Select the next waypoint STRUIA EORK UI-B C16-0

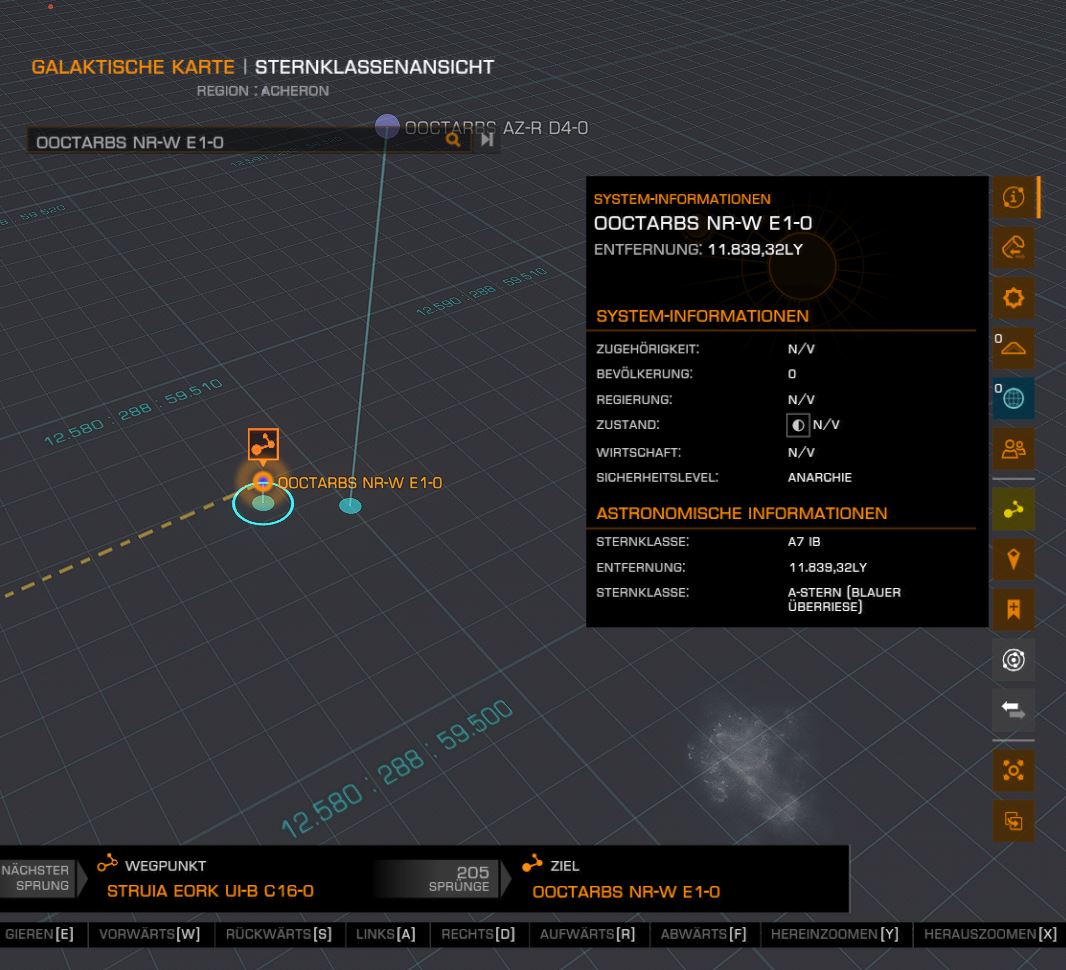[210, 891]
